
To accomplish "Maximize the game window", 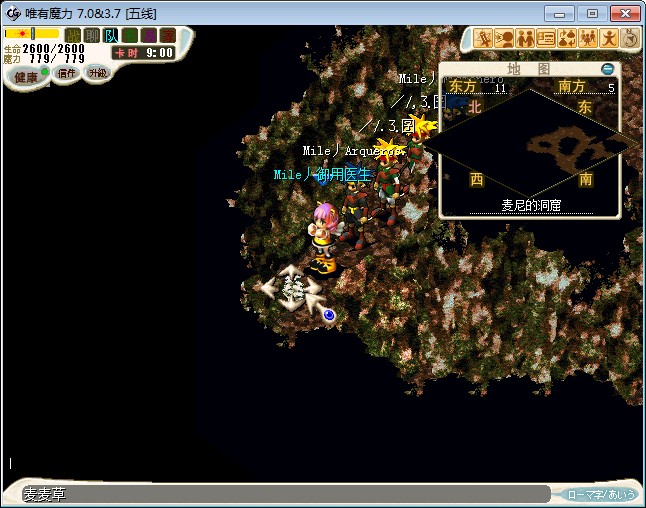I will tap(592, 13).
